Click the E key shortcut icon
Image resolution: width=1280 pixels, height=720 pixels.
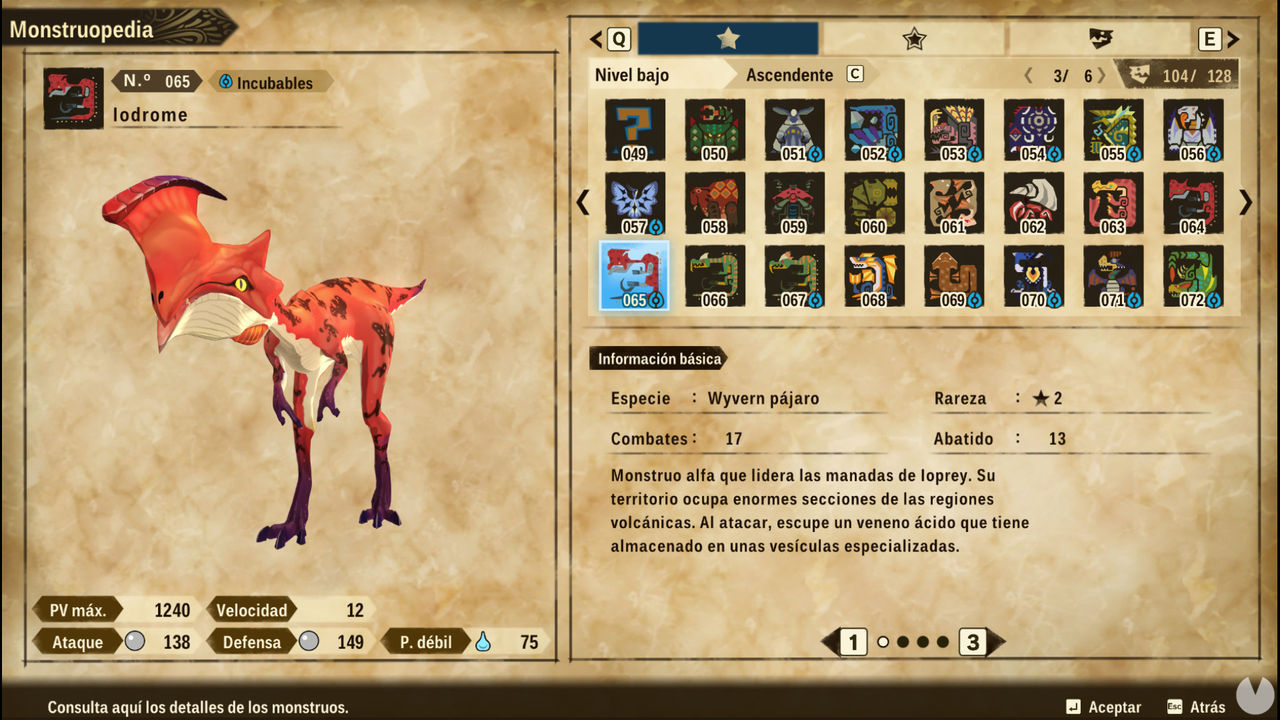click(1210, 38)
